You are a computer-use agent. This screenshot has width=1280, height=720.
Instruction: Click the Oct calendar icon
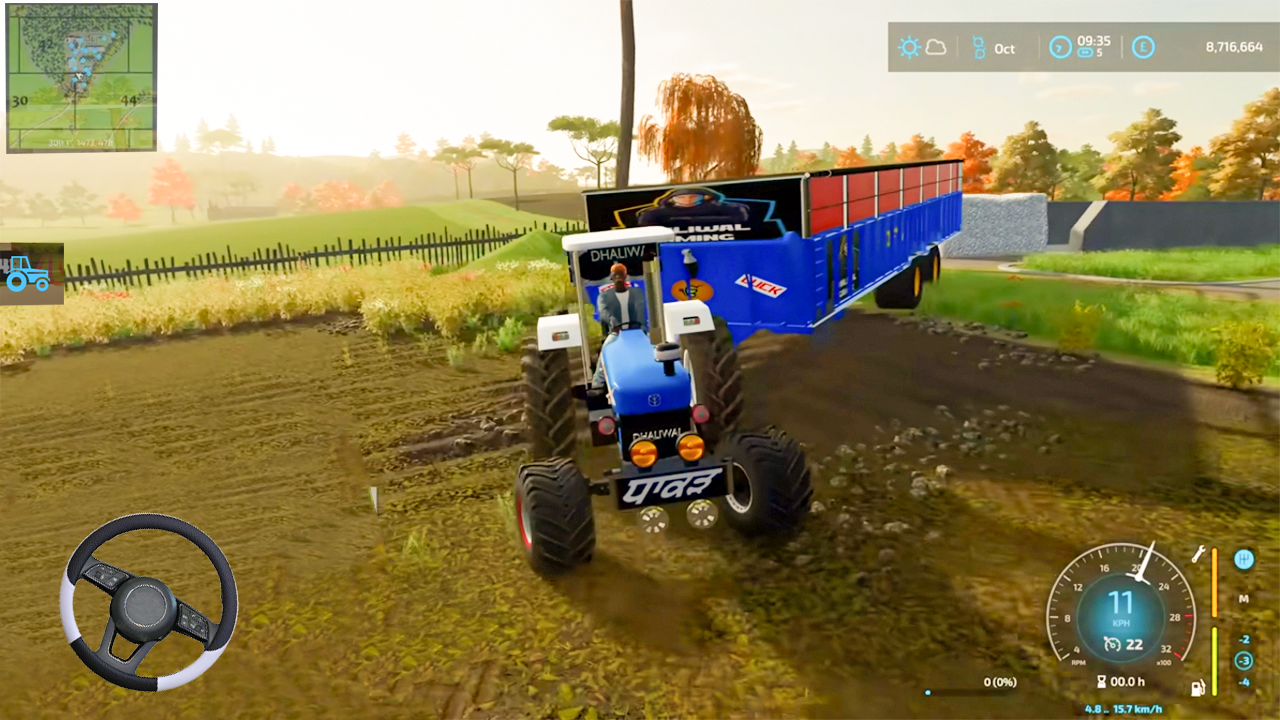(979, 48)
